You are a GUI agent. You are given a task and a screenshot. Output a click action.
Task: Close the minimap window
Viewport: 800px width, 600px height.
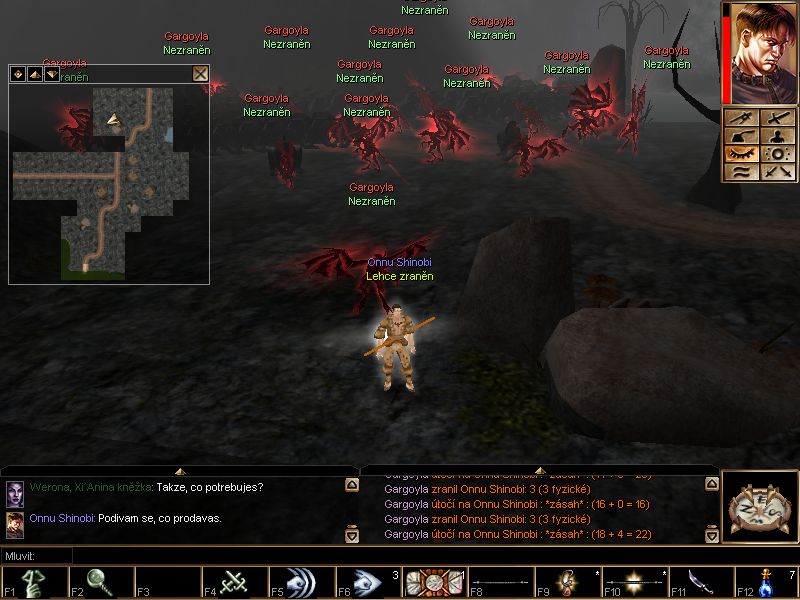pyautogui.click(x=200, y=73)
